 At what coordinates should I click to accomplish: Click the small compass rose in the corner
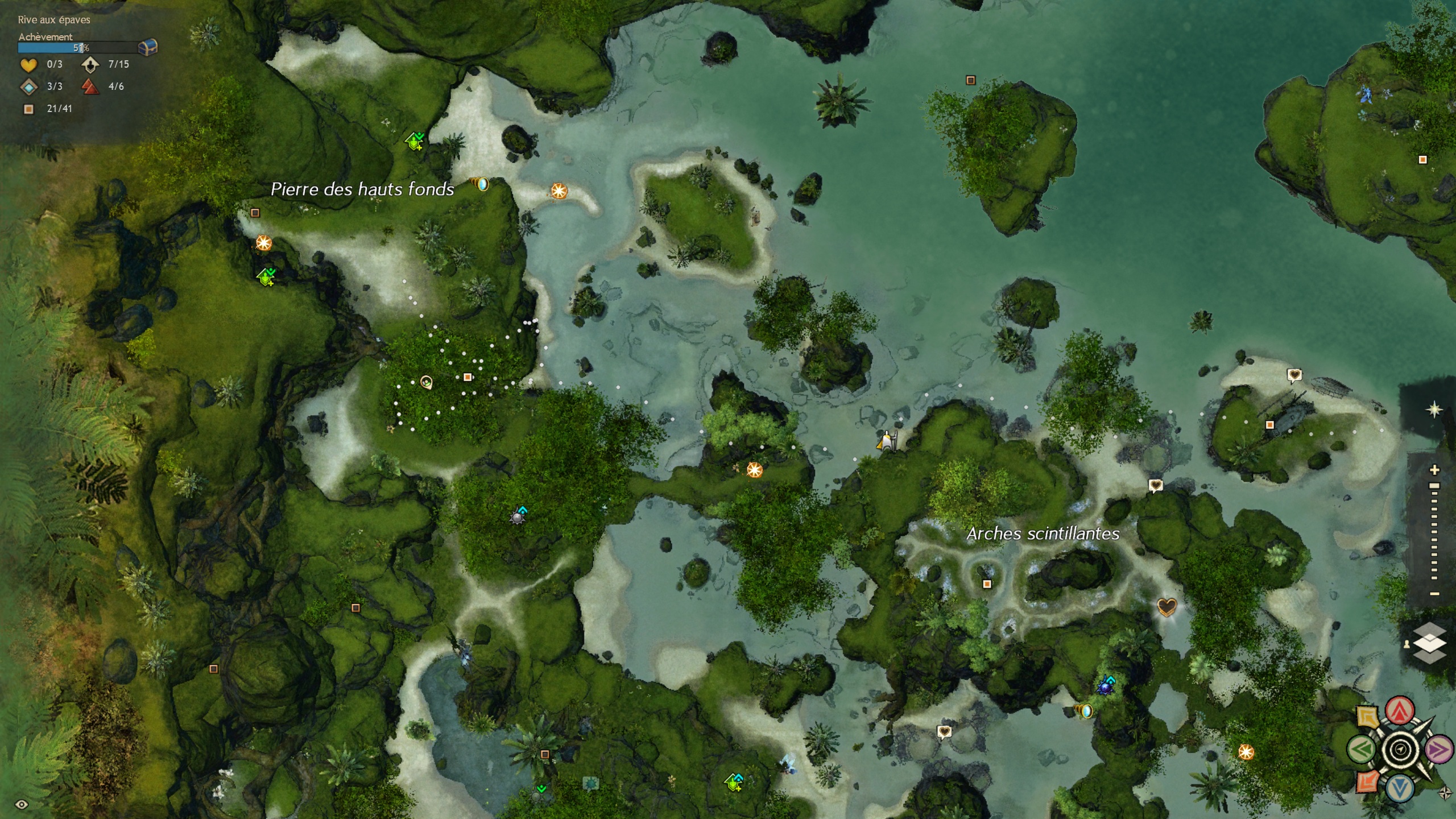(1445, 792)
